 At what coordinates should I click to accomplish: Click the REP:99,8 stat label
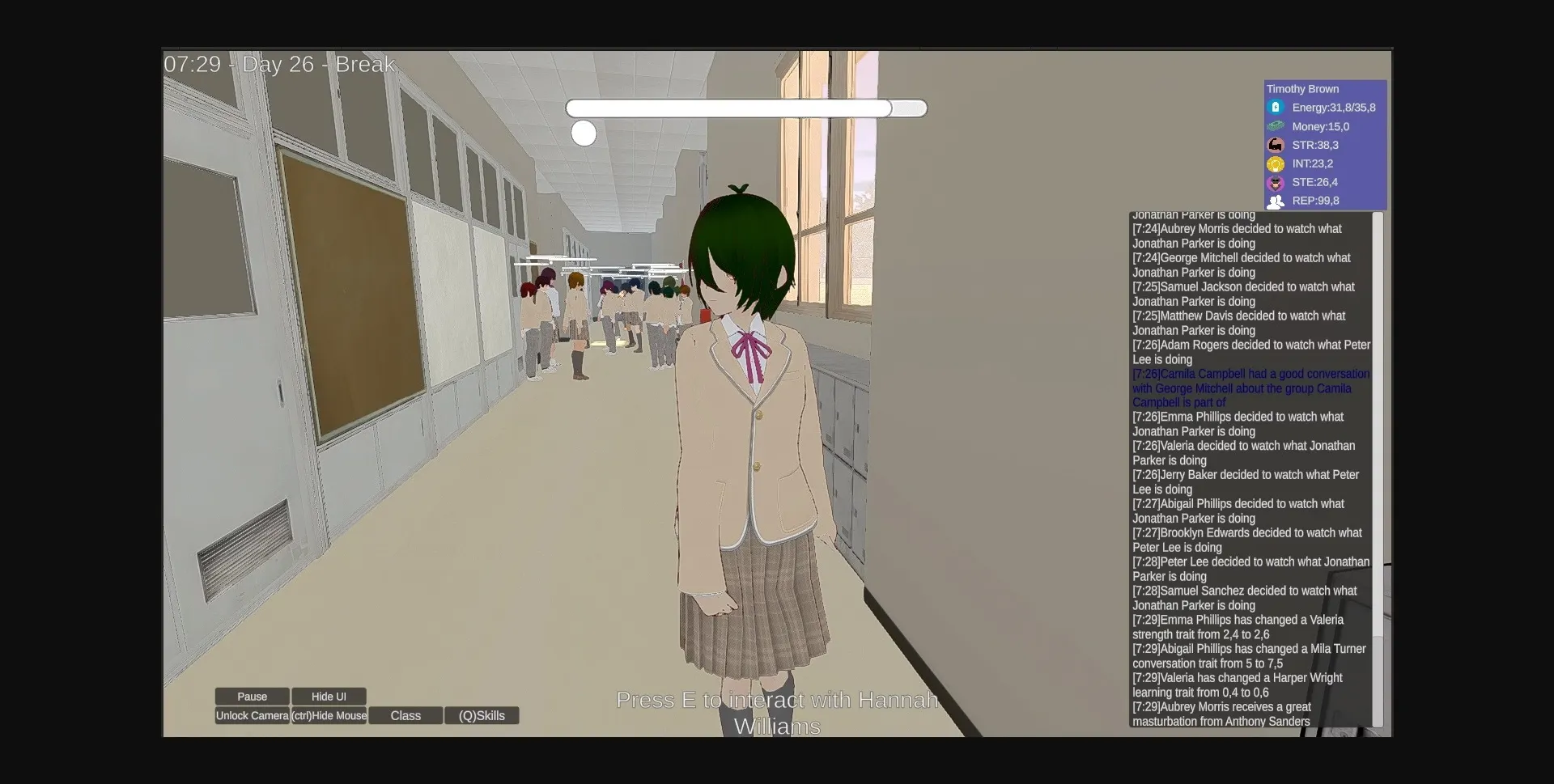1317,201
